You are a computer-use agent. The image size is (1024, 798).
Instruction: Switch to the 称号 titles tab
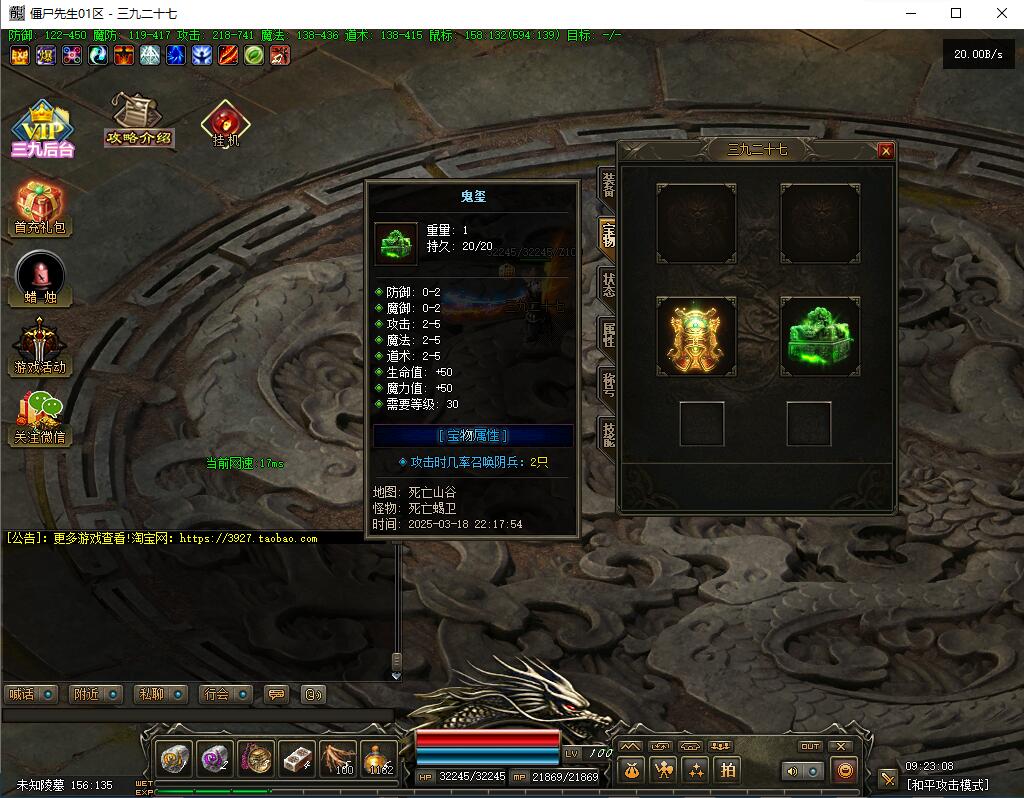point(607,383)
